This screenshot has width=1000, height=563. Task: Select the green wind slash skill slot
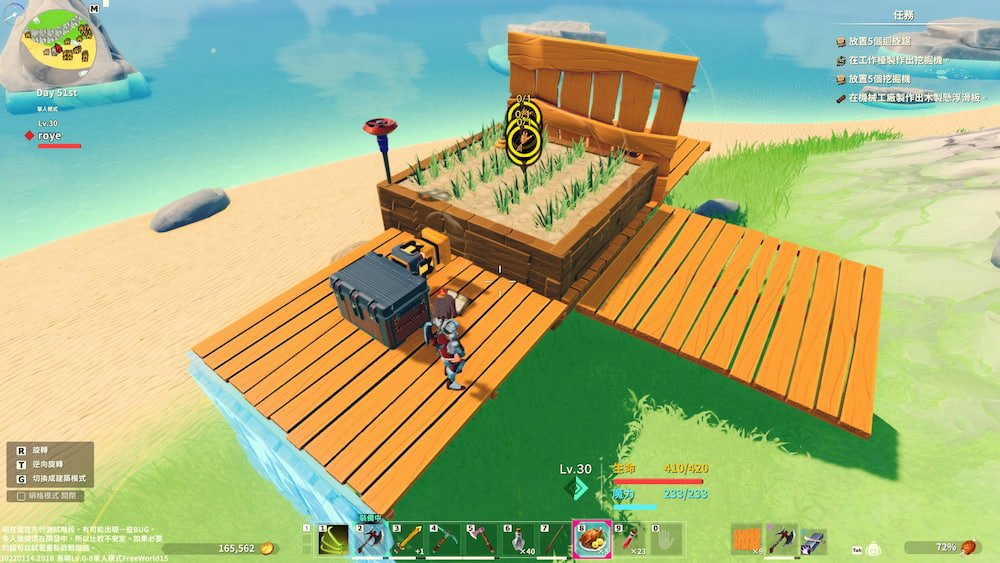tap(333, 540)
